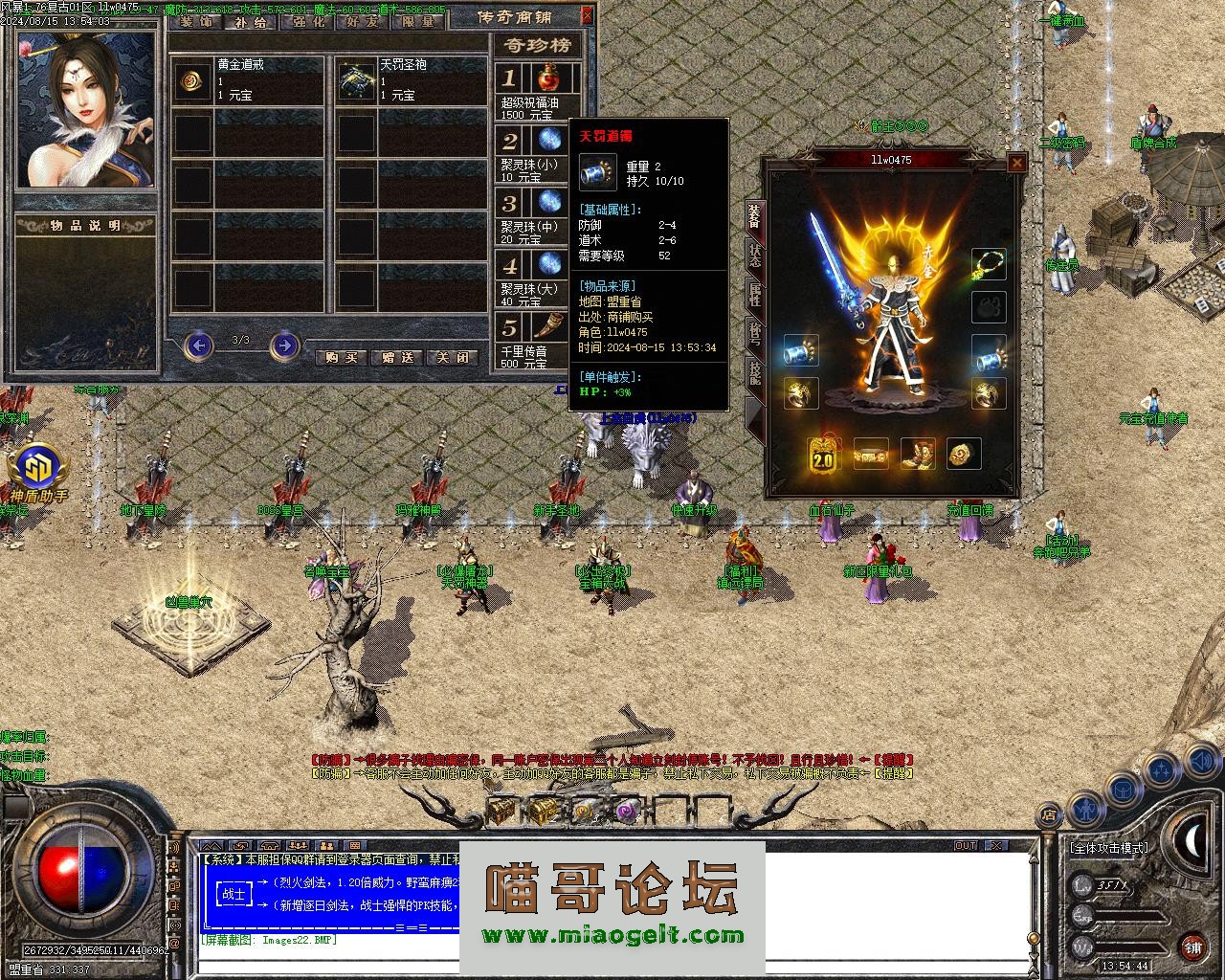Open the 神盾助手 helper icon
The image size is (1225, 980).
[x=39, y=469]
